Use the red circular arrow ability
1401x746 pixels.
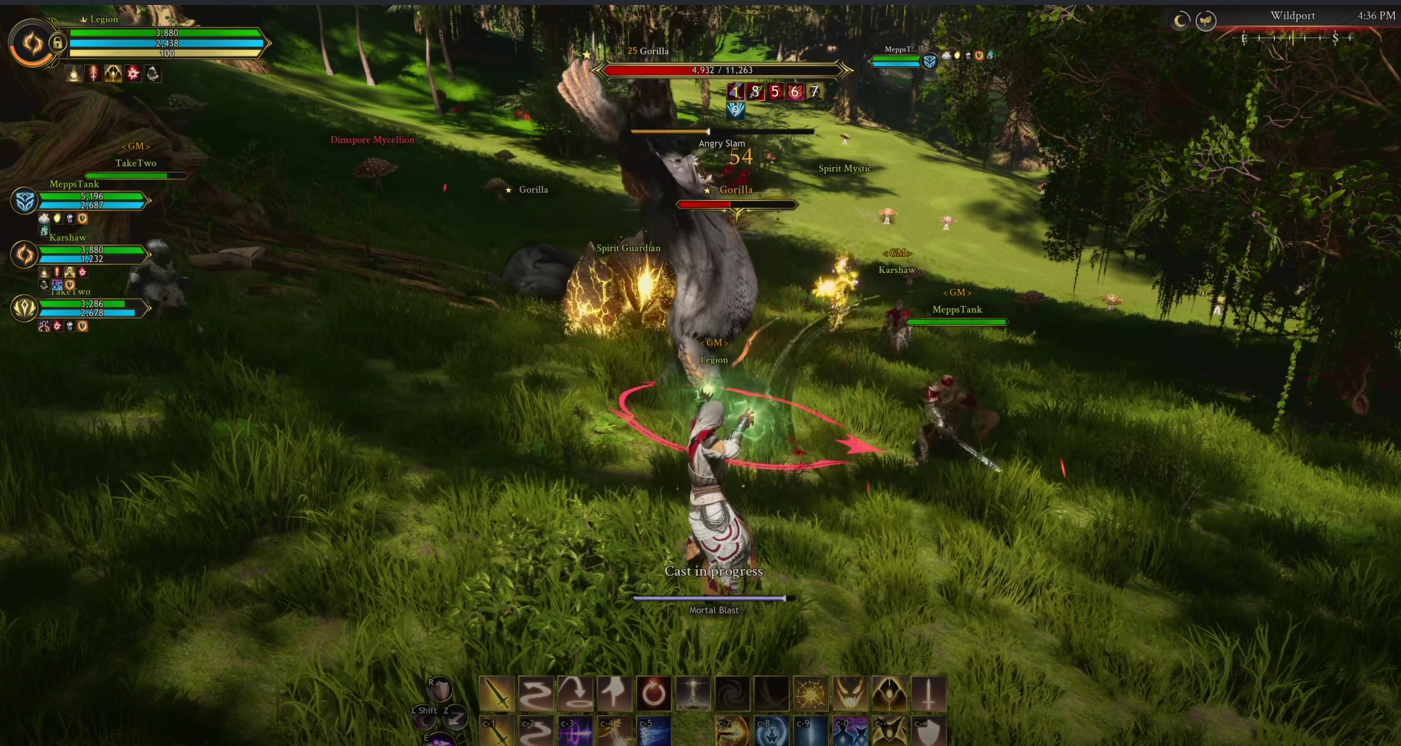(654, 693)
